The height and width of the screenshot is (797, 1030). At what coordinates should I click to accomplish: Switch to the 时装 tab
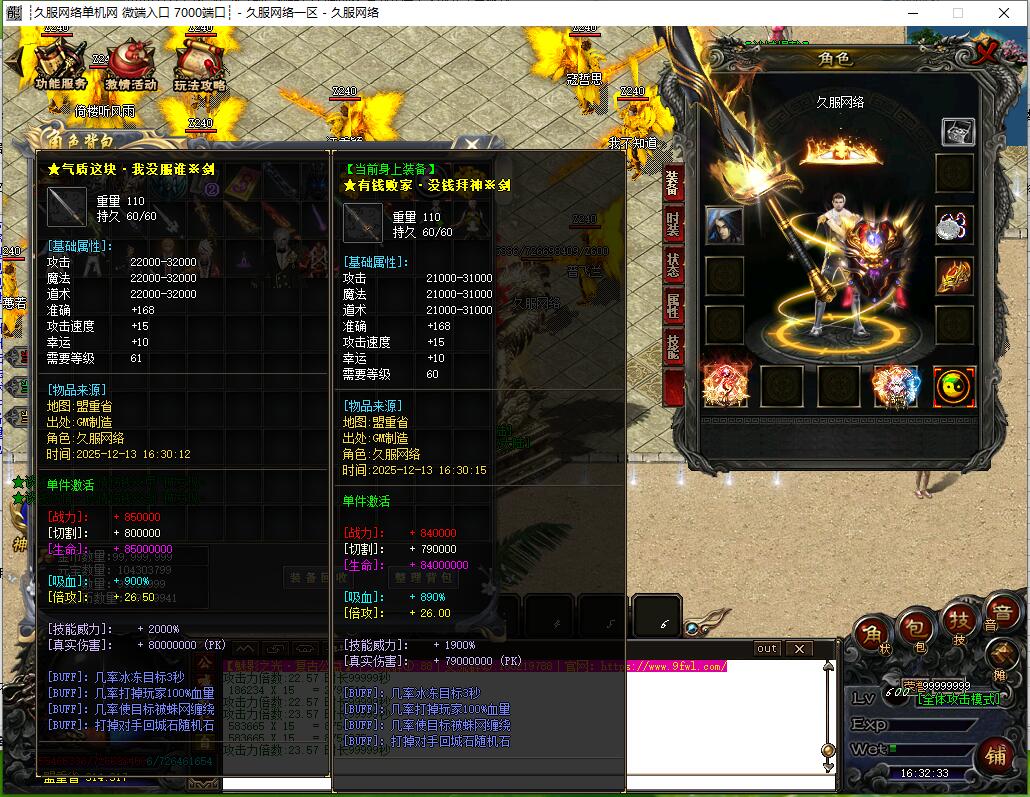(x=673, y=224)
